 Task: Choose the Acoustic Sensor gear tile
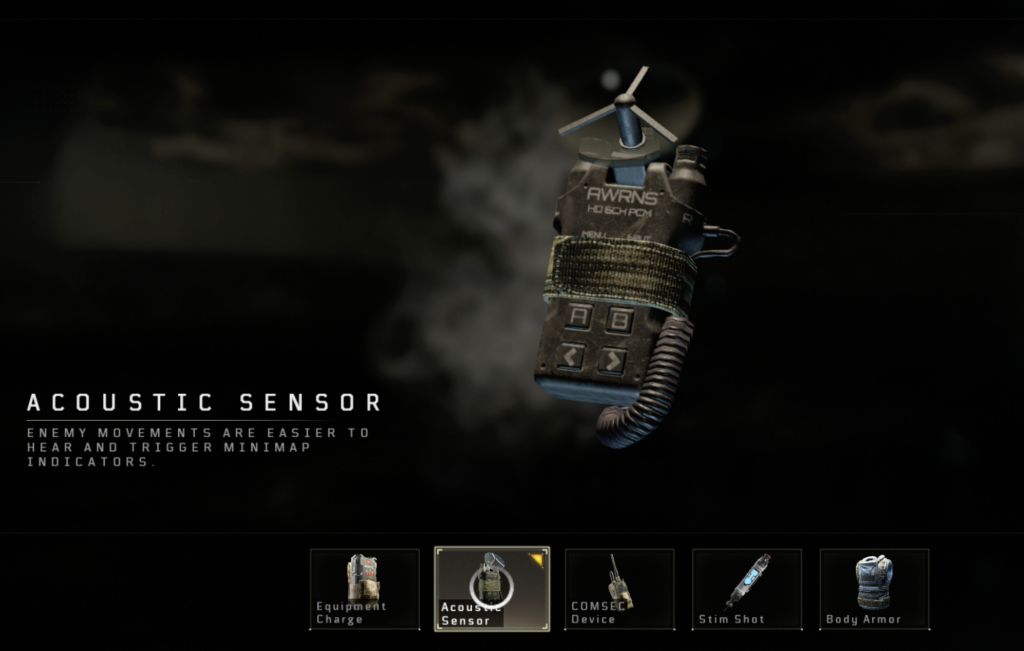tap(491, 589)
